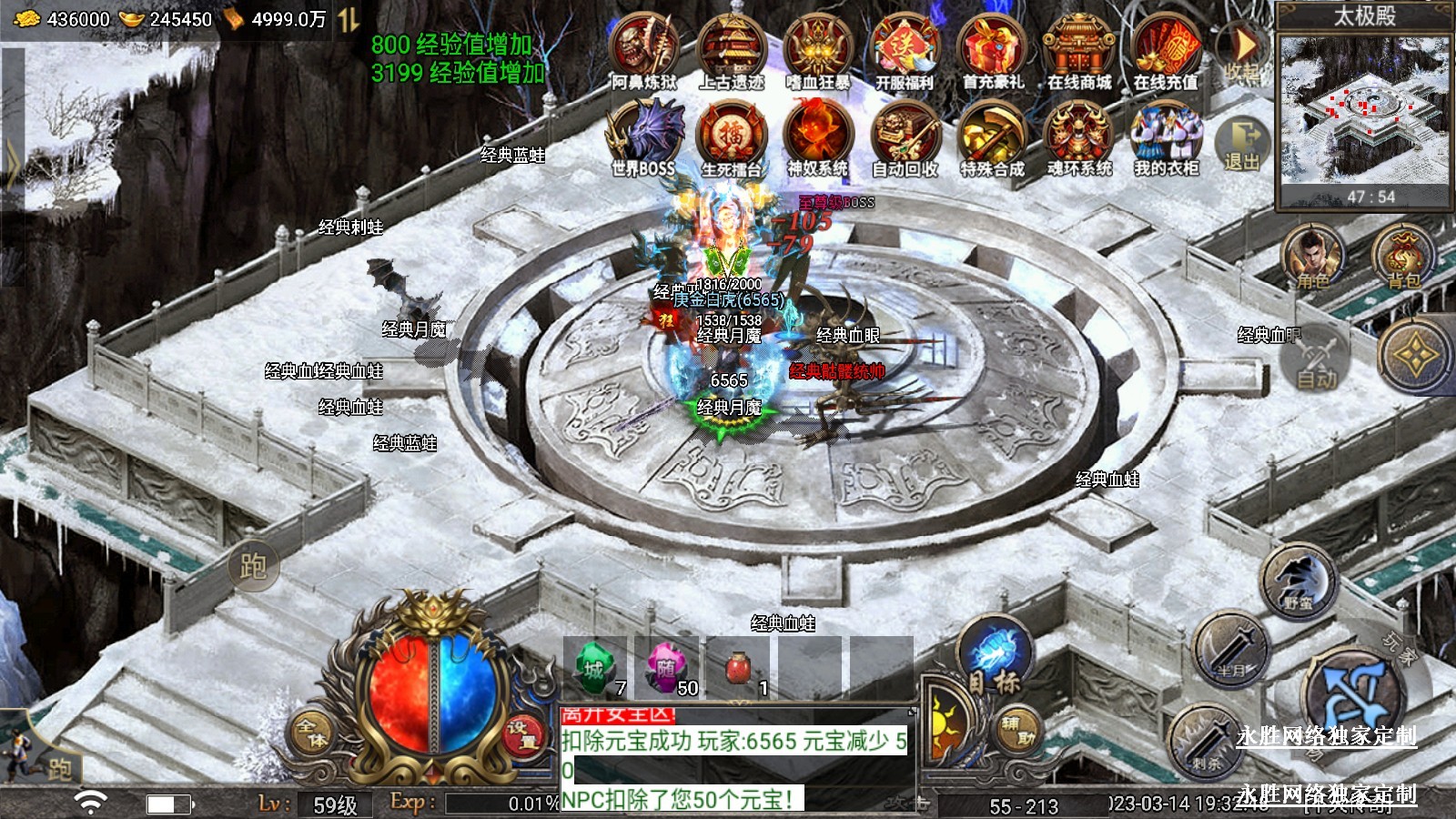Open 设置 settings beside the orb
1456x819 pixels.
(521, 735)
